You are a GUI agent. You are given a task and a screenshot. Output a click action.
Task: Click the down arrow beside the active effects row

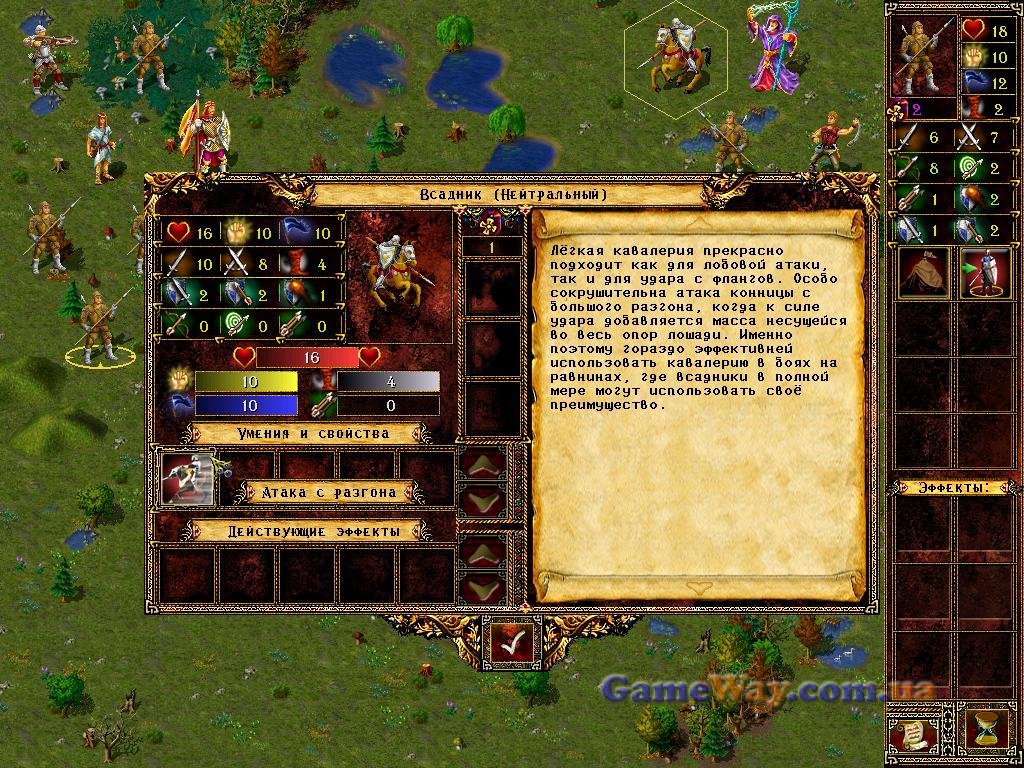483,587
